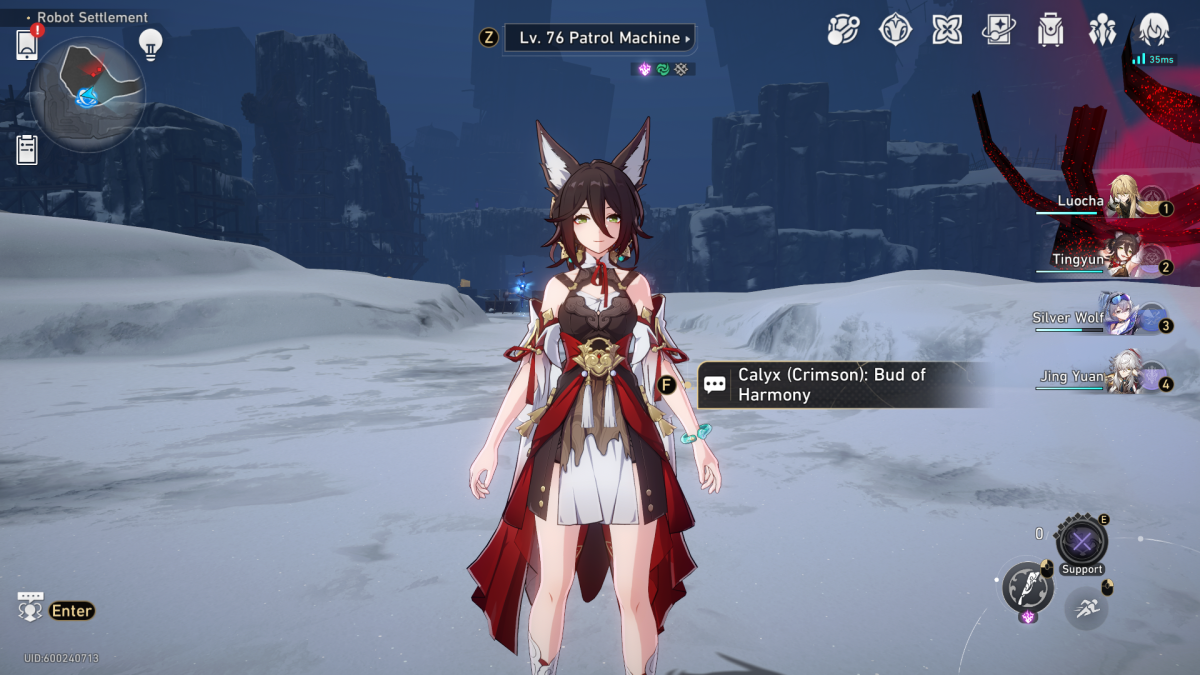Click the lightbulb hint icon
Image resolution: width=1200 pixels, height=675 pixels.
pos(150,43)
